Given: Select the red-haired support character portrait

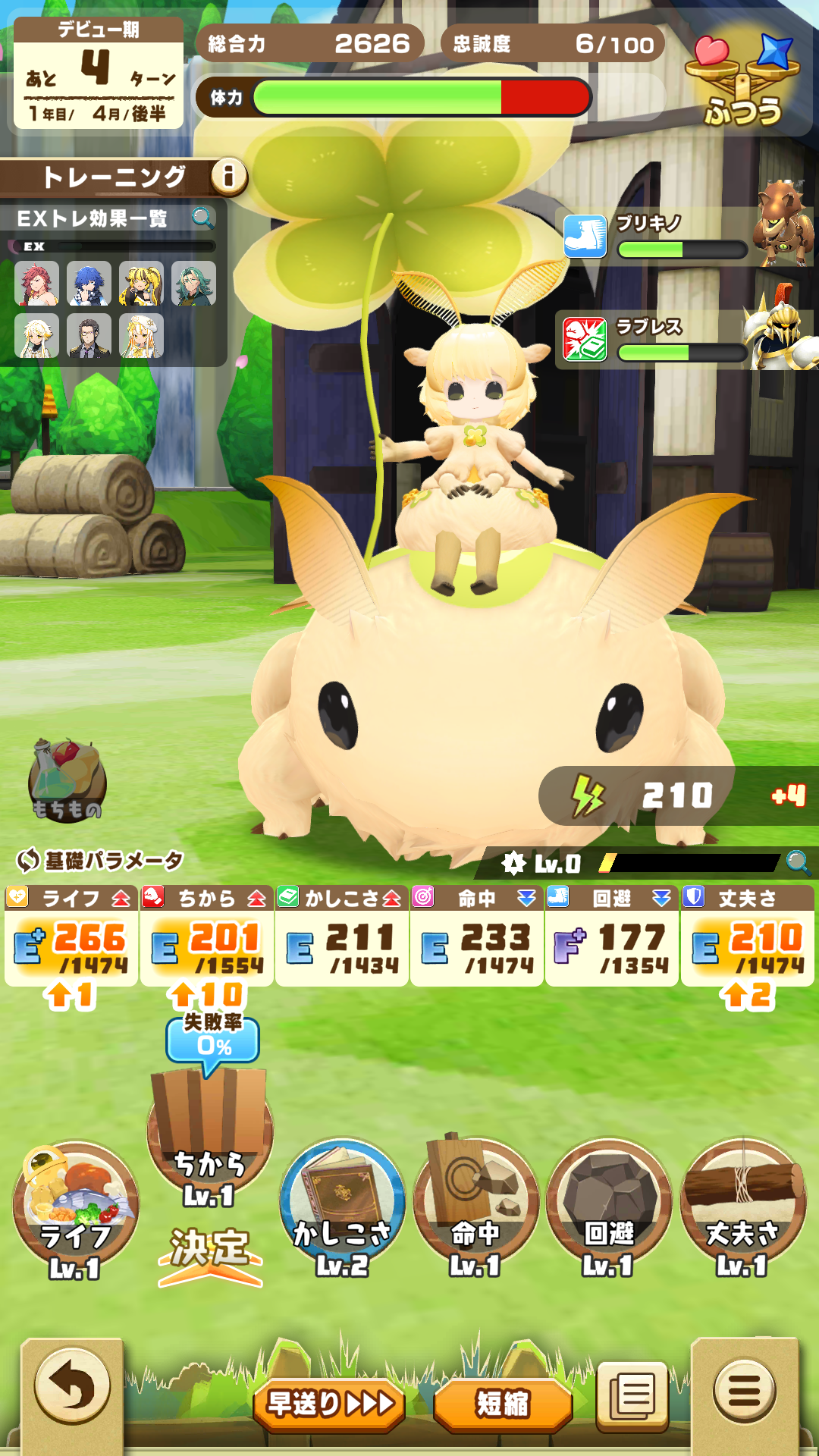Looking at the screenshot, I should [36, 284].
